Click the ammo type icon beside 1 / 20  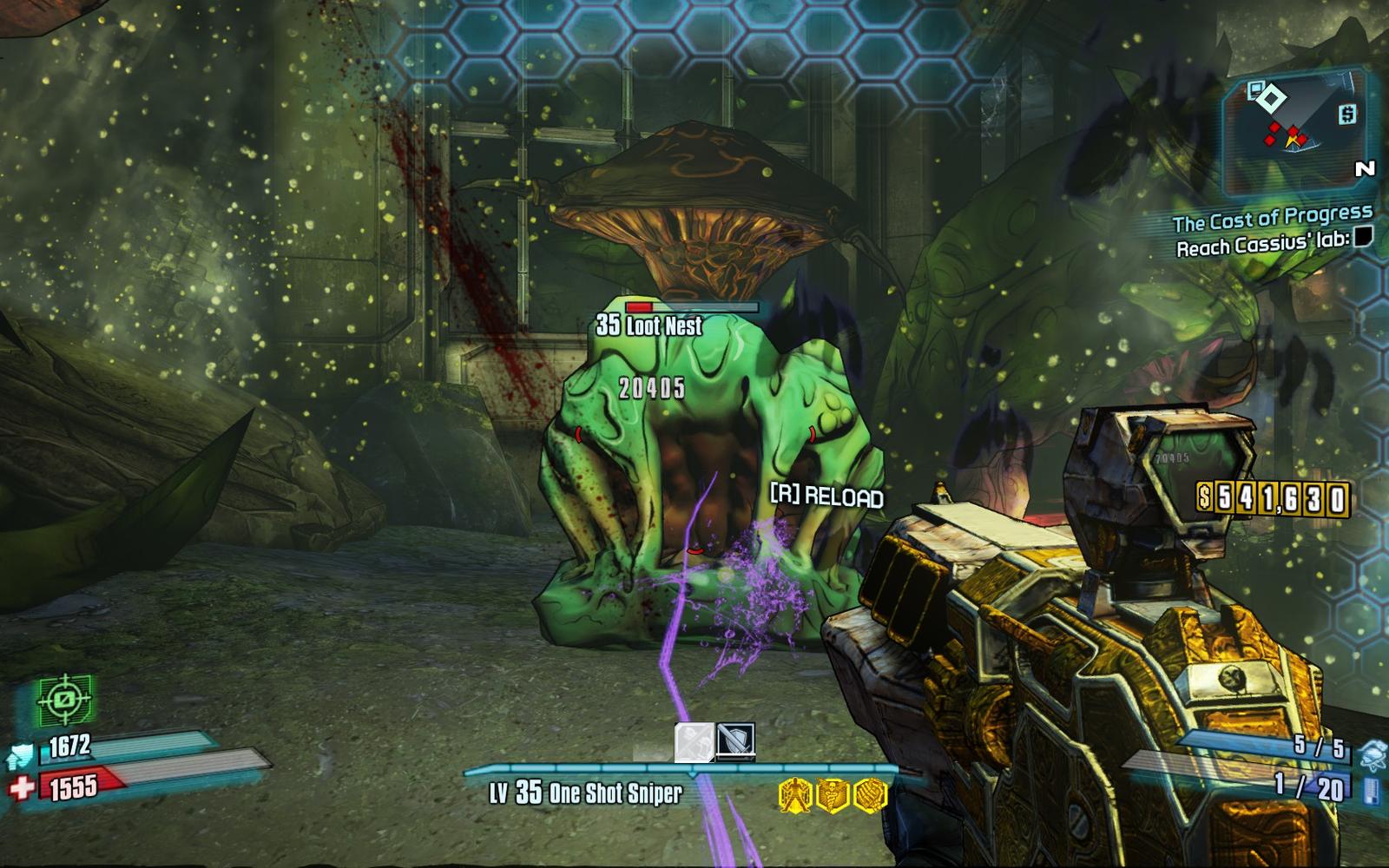click(1372, 789)
